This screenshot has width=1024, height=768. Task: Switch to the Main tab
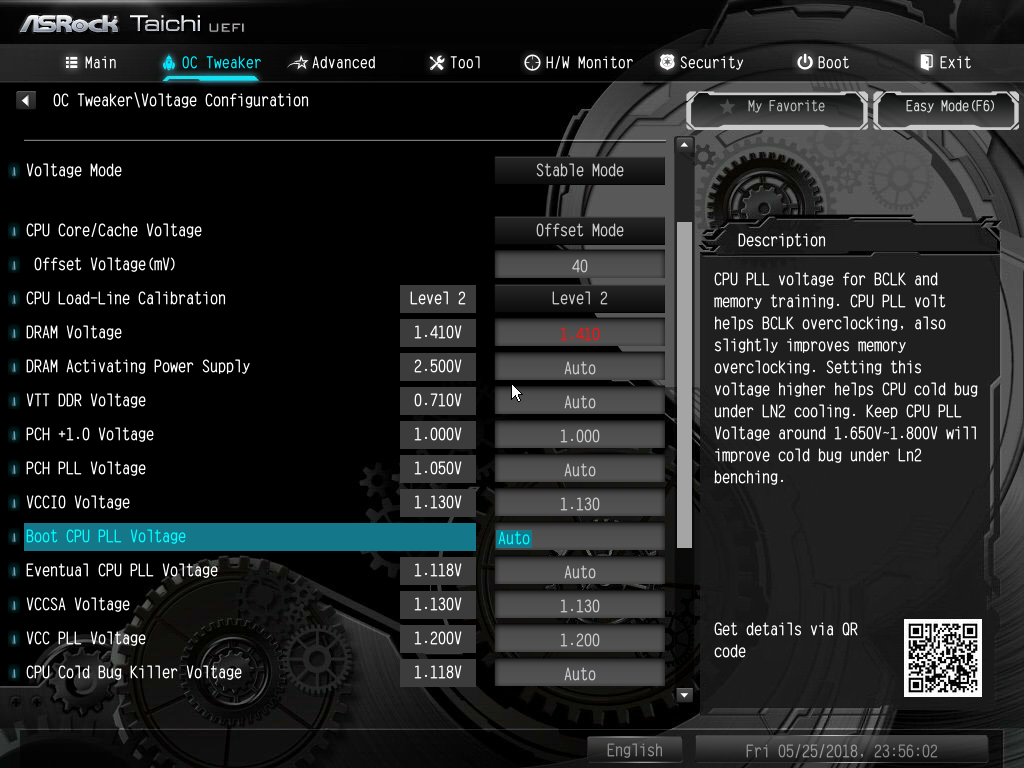[91, 62]
